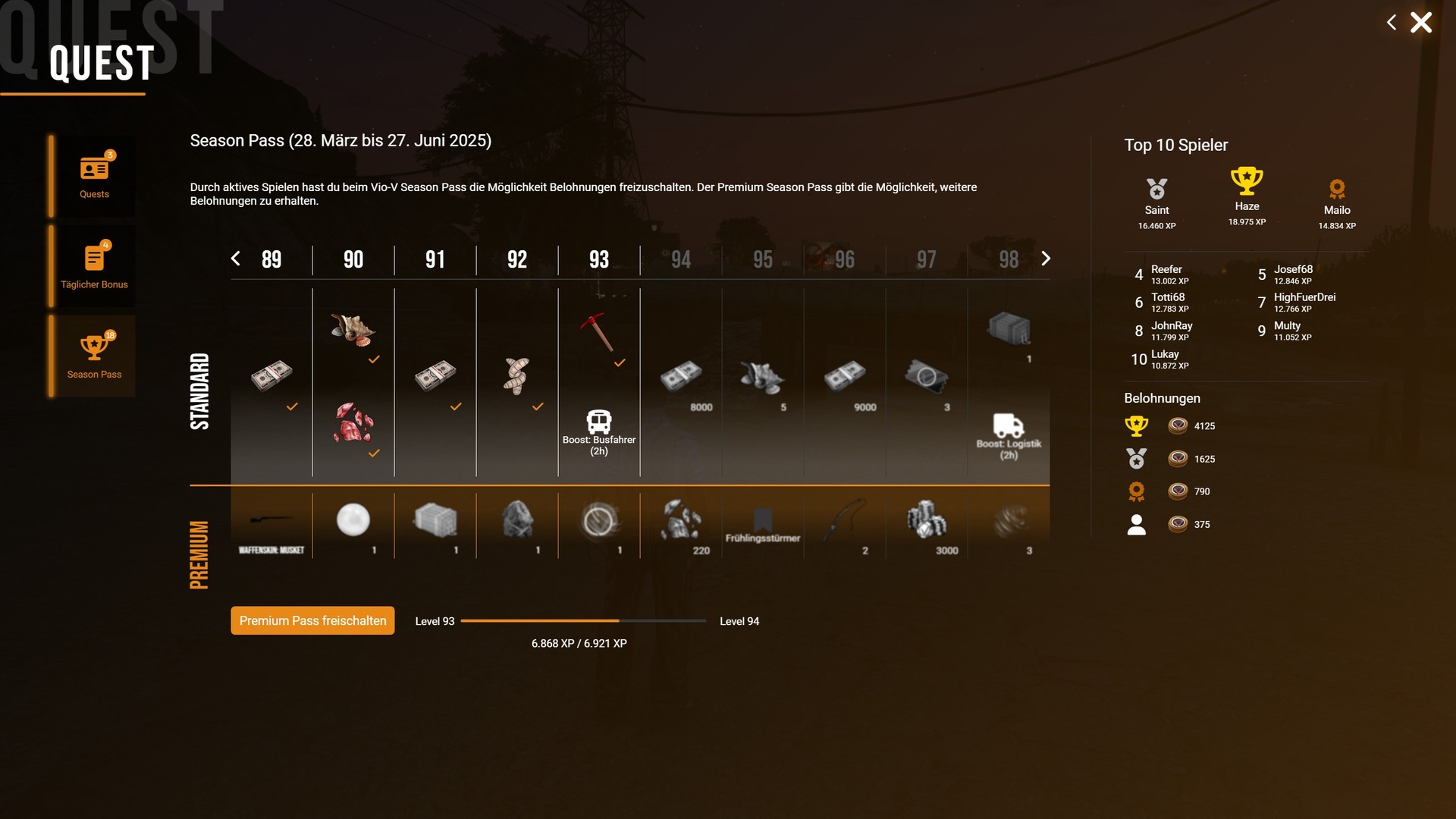Select the level 93 pickaxe reward
The image size is (1456, 819).
[x=598, y=331]
